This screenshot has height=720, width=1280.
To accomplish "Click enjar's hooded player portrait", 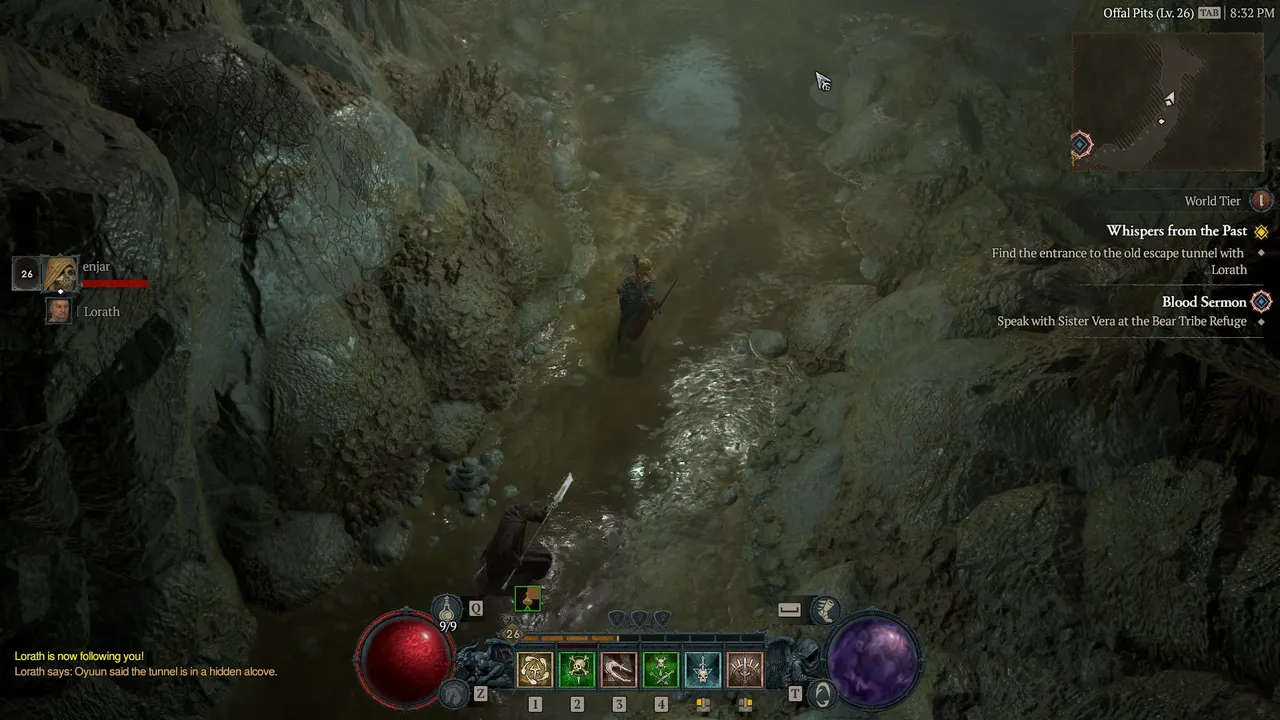I will [x=61, y=273].
